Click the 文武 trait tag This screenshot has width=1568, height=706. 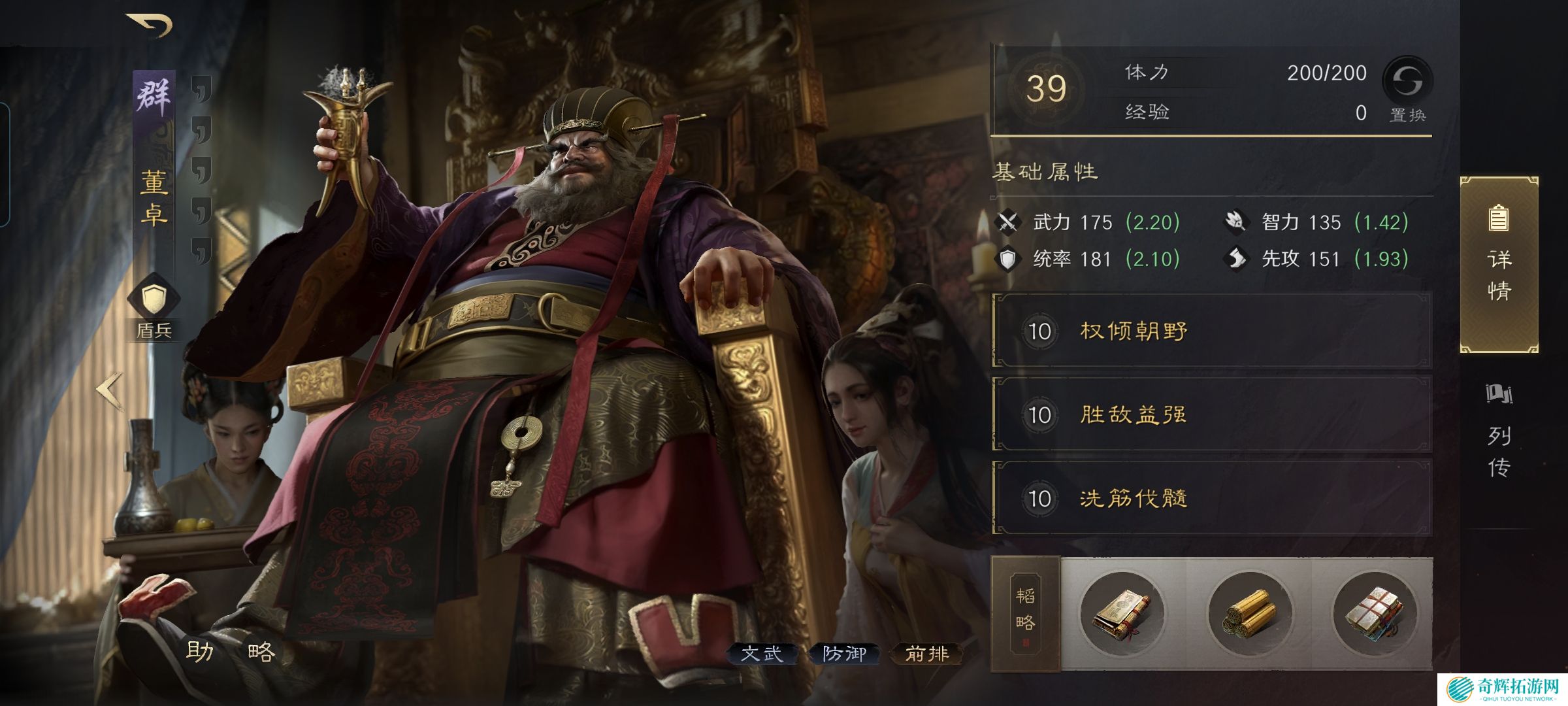point(762,653)
